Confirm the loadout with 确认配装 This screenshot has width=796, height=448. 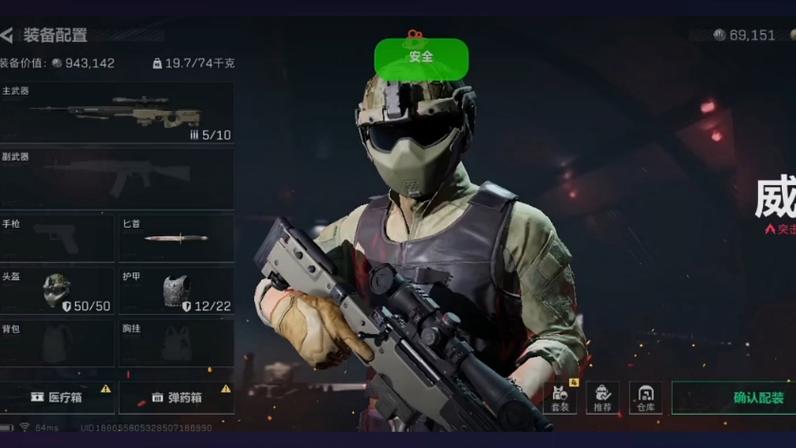[x=736, y=397]
